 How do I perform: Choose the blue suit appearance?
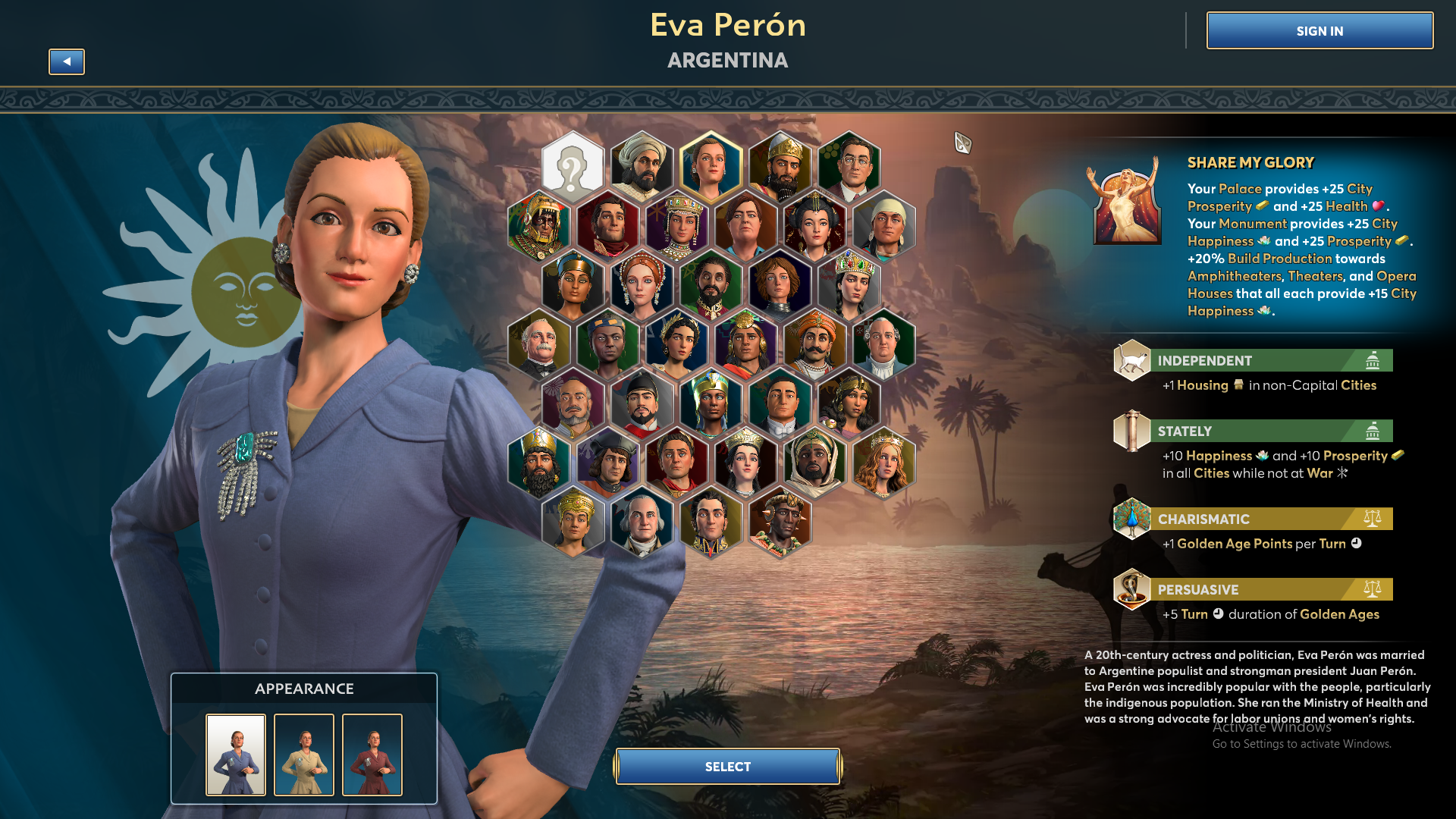click(x=236, y=755)
